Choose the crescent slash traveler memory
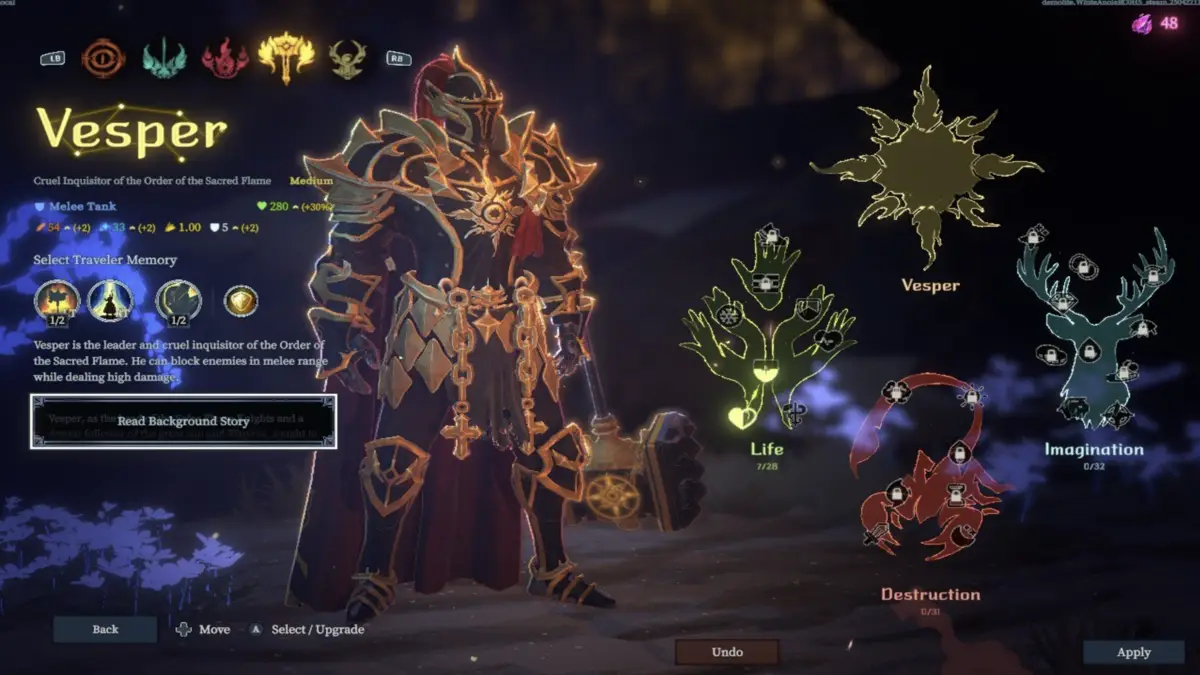Viewport: 1200px width, 675px height. pyautogui.click(x=178, y=300)
